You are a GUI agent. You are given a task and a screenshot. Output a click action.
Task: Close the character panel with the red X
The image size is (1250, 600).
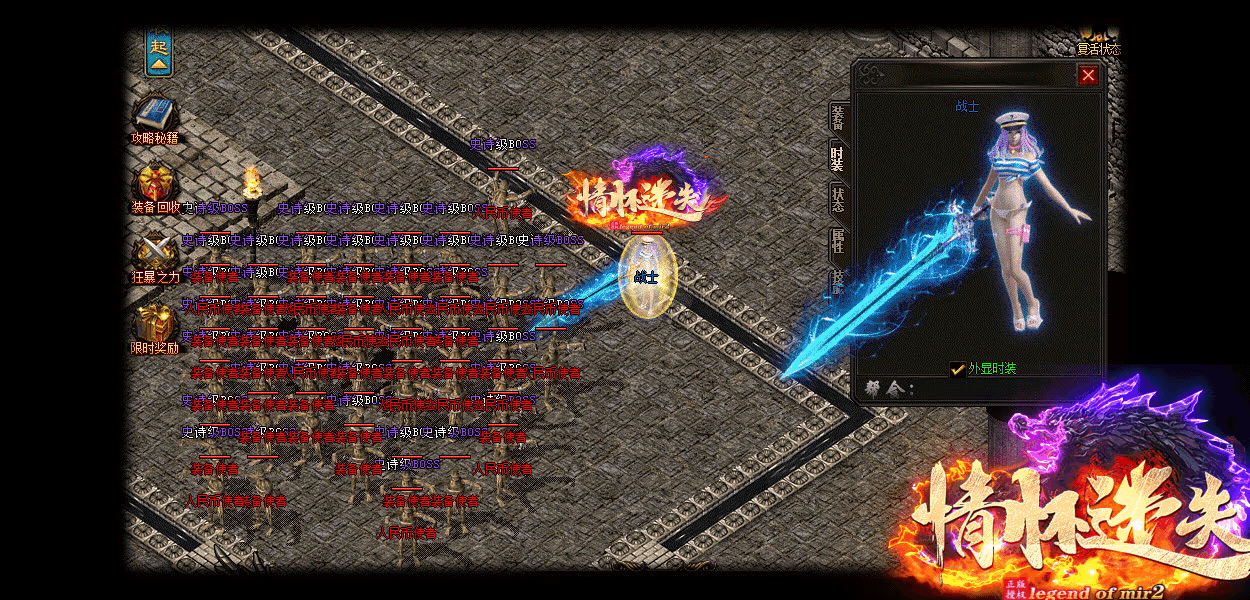tap(1088, 75)
